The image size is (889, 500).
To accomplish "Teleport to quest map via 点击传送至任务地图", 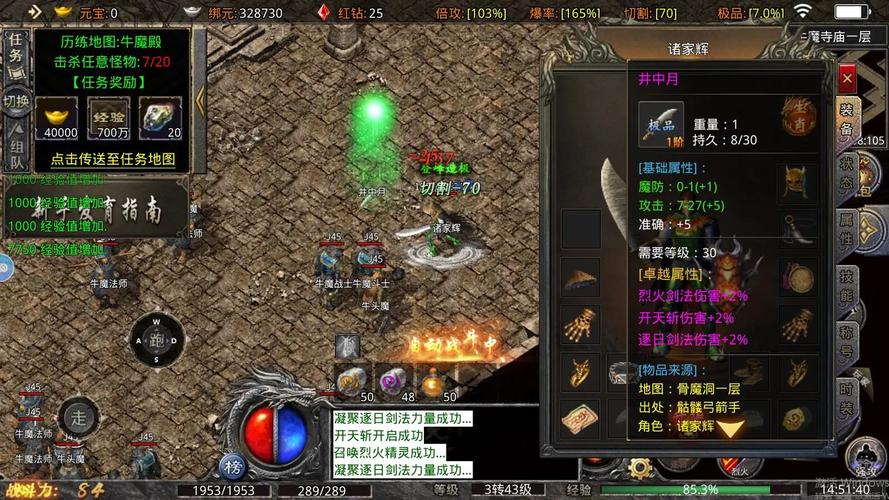I will [x=112, y=159].
